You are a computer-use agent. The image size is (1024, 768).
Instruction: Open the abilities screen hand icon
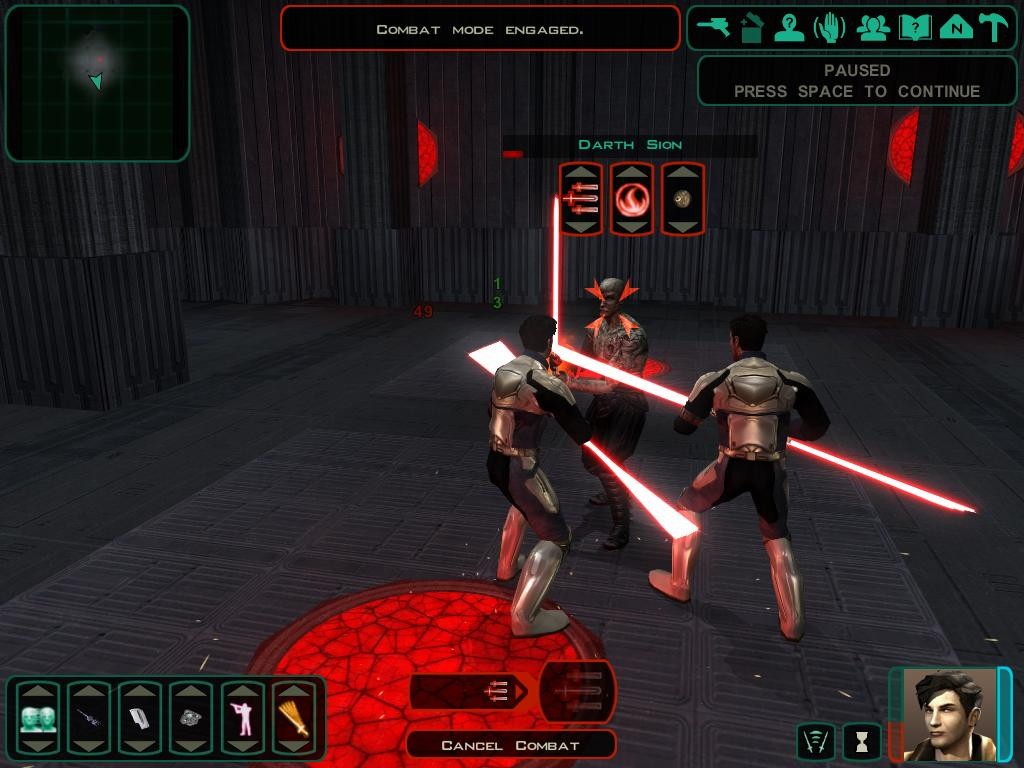[x=829, y=28]
